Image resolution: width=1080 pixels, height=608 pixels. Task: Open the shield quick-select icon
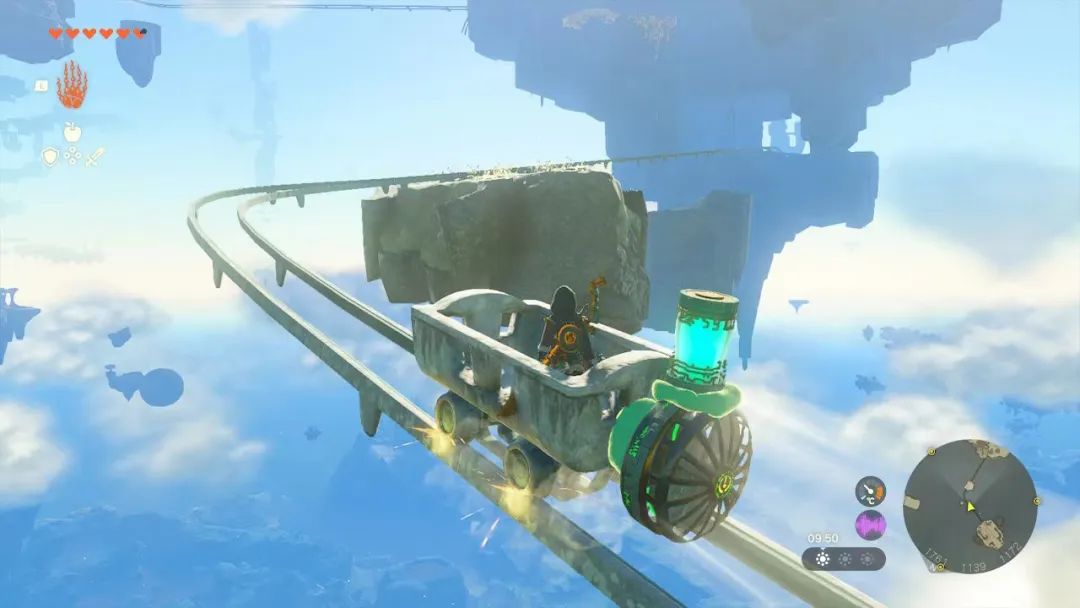click(x=49, y=156)
